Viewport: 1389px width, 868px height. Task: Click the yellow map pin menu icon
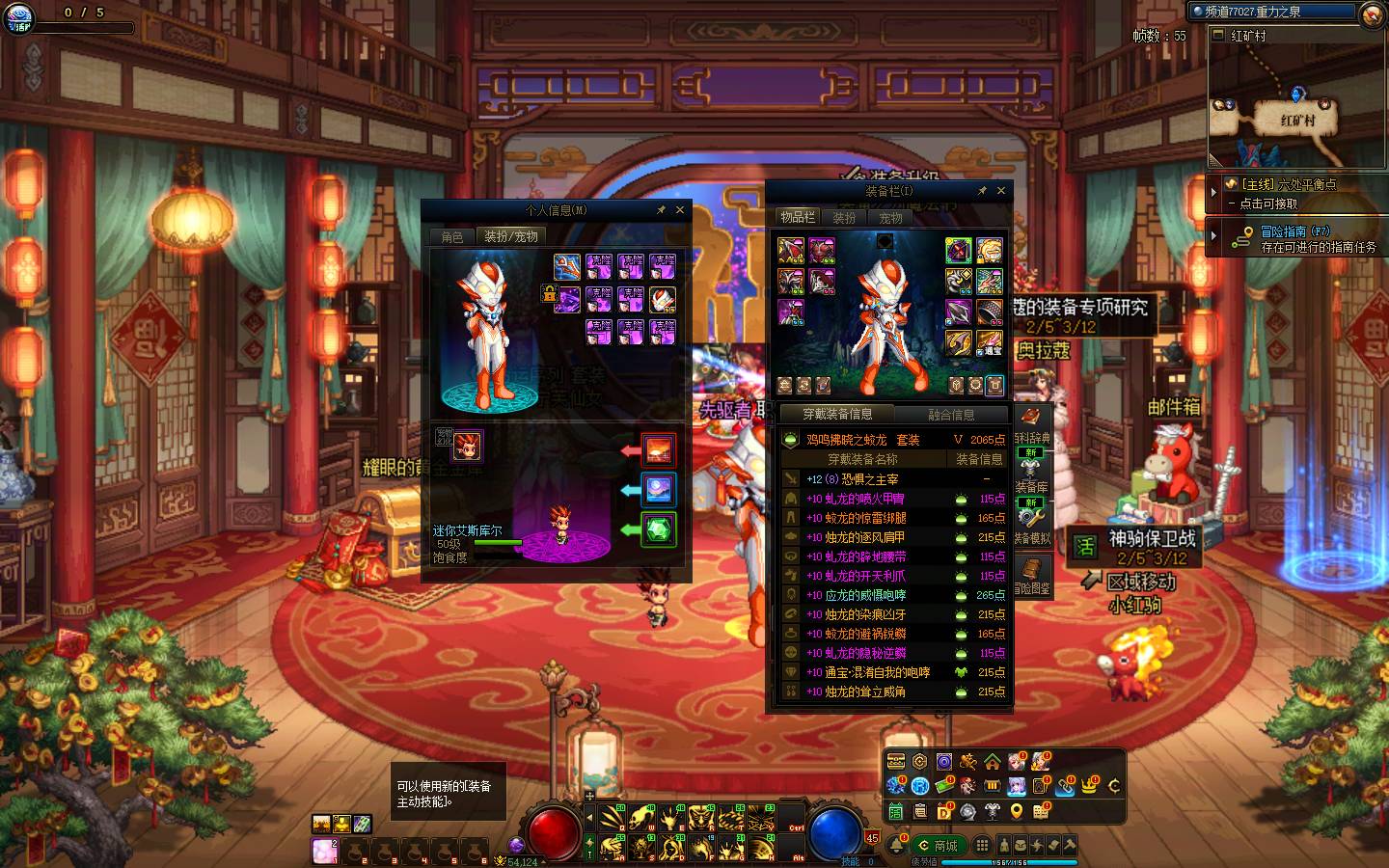coord(1016,813)
